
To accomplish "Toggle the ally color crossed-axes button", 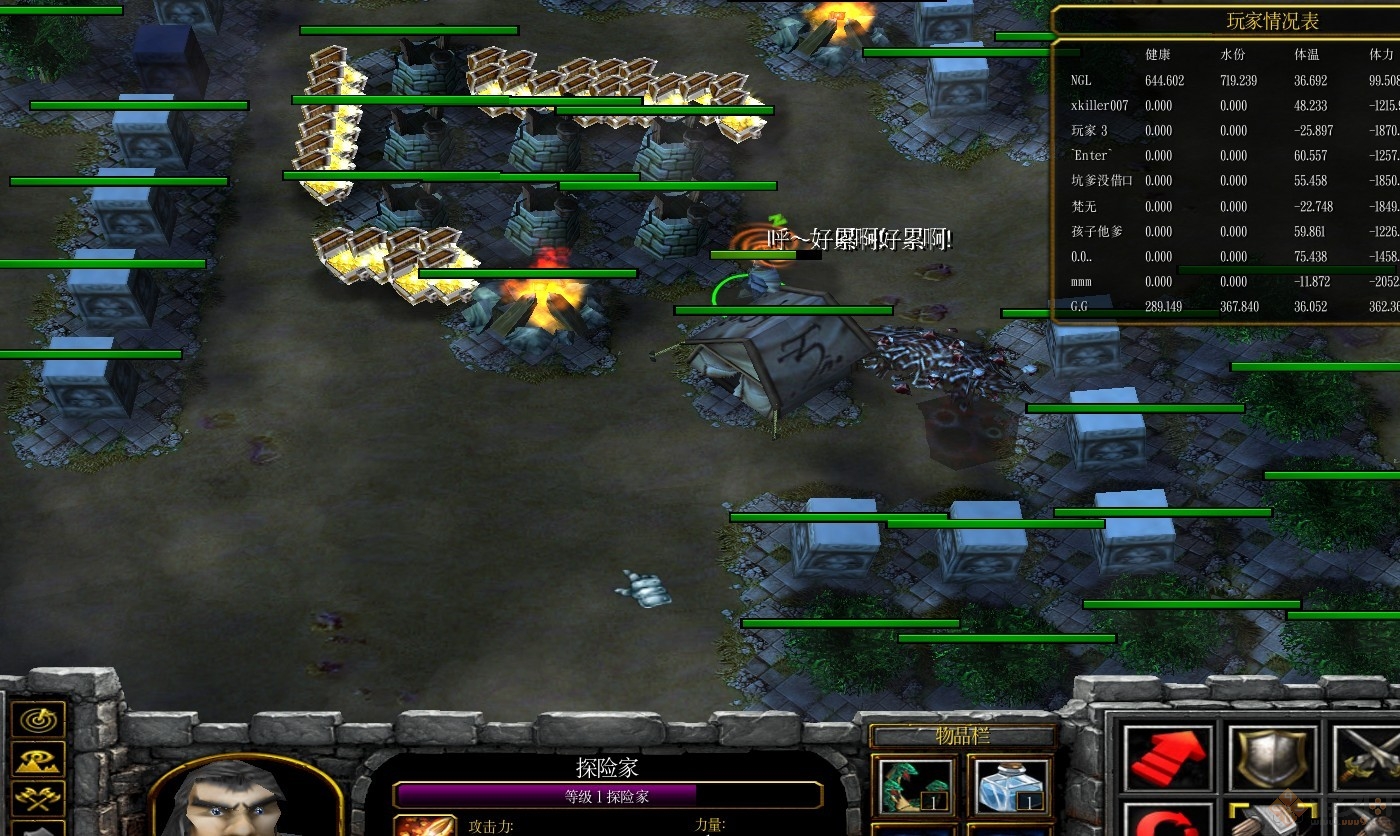I will coord(38,797).
